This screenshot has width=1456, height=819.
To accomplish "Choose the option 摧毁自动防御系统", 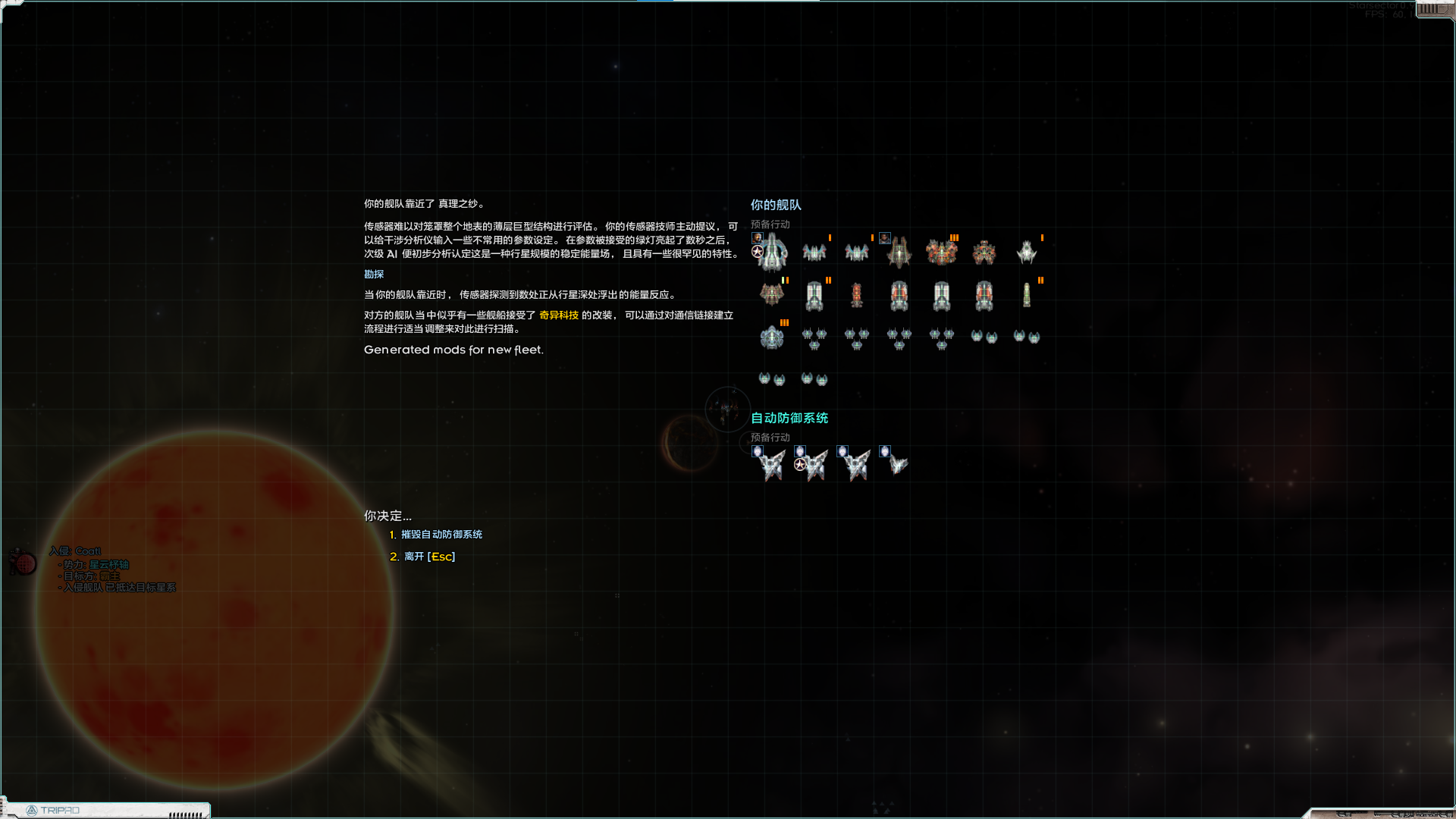I will click(441, 535).
